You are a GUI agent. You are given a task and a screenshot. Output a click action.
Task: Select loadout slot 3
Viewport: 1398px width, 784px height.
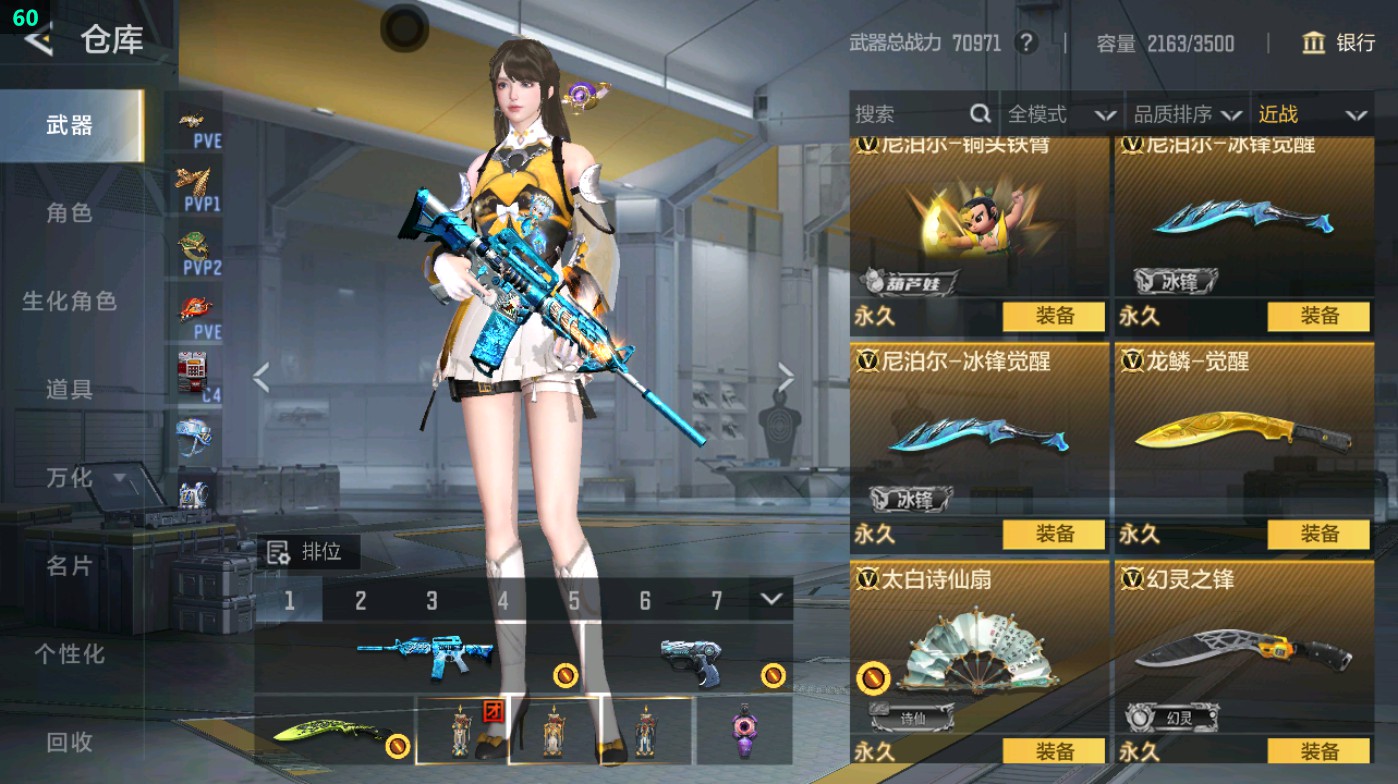click(433, 598)
